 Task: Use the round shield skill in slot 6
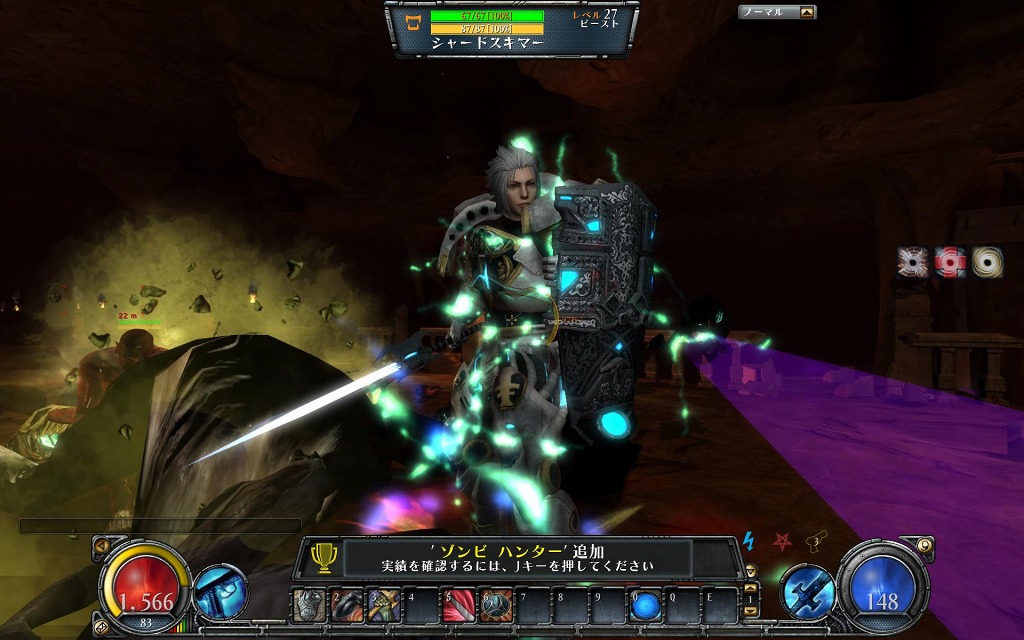click(x=495, y=605)
